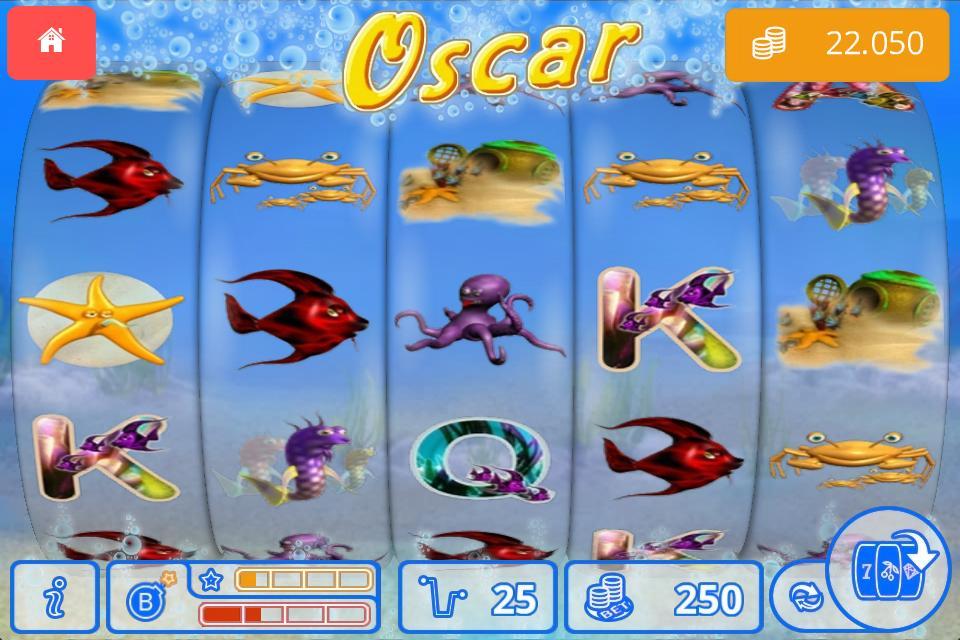Toggle the auto-spin button
This screenshot has height=640, width=960.
(803, 597)
